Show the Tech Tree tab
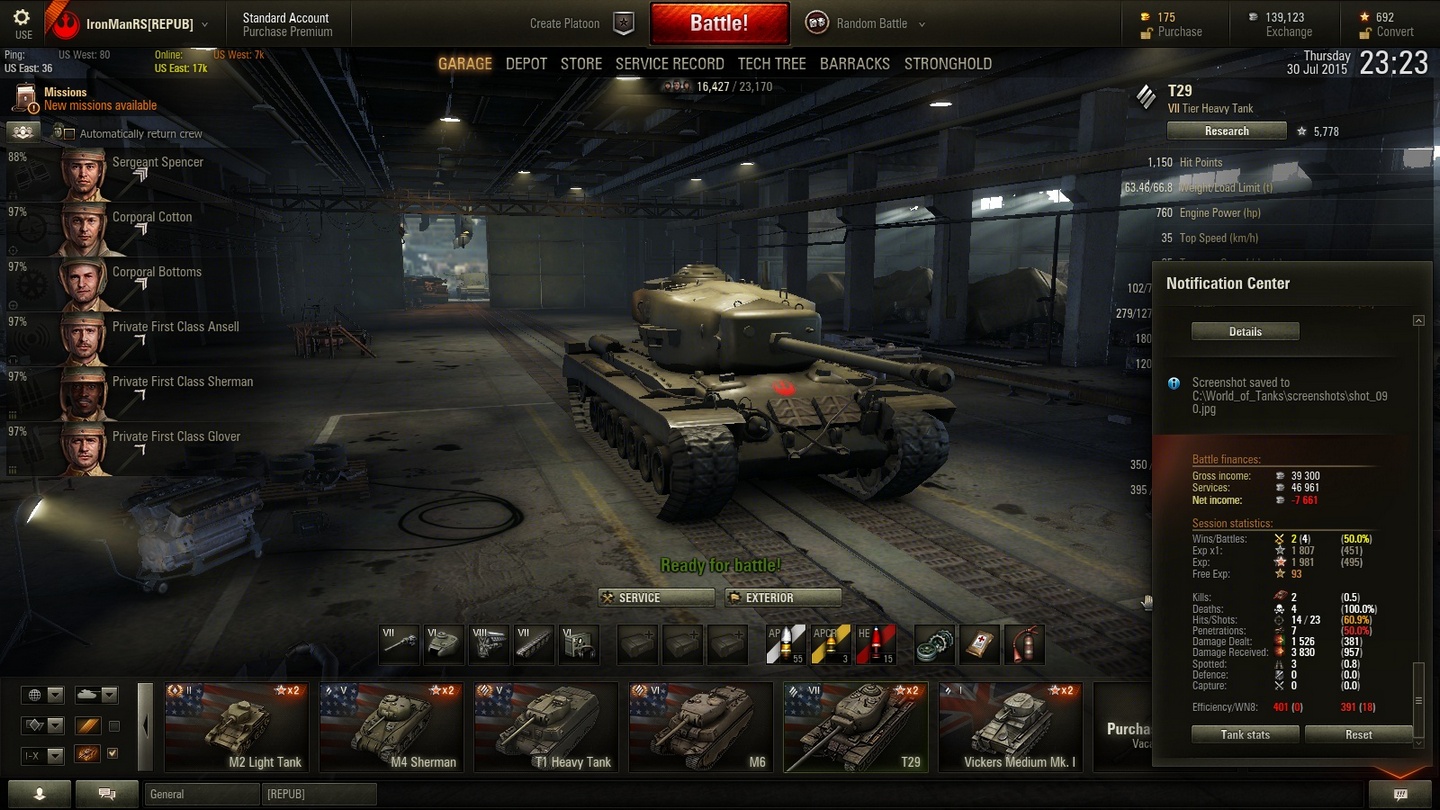The height and width of the screenshot is (810, 1440). coord(771,64)
